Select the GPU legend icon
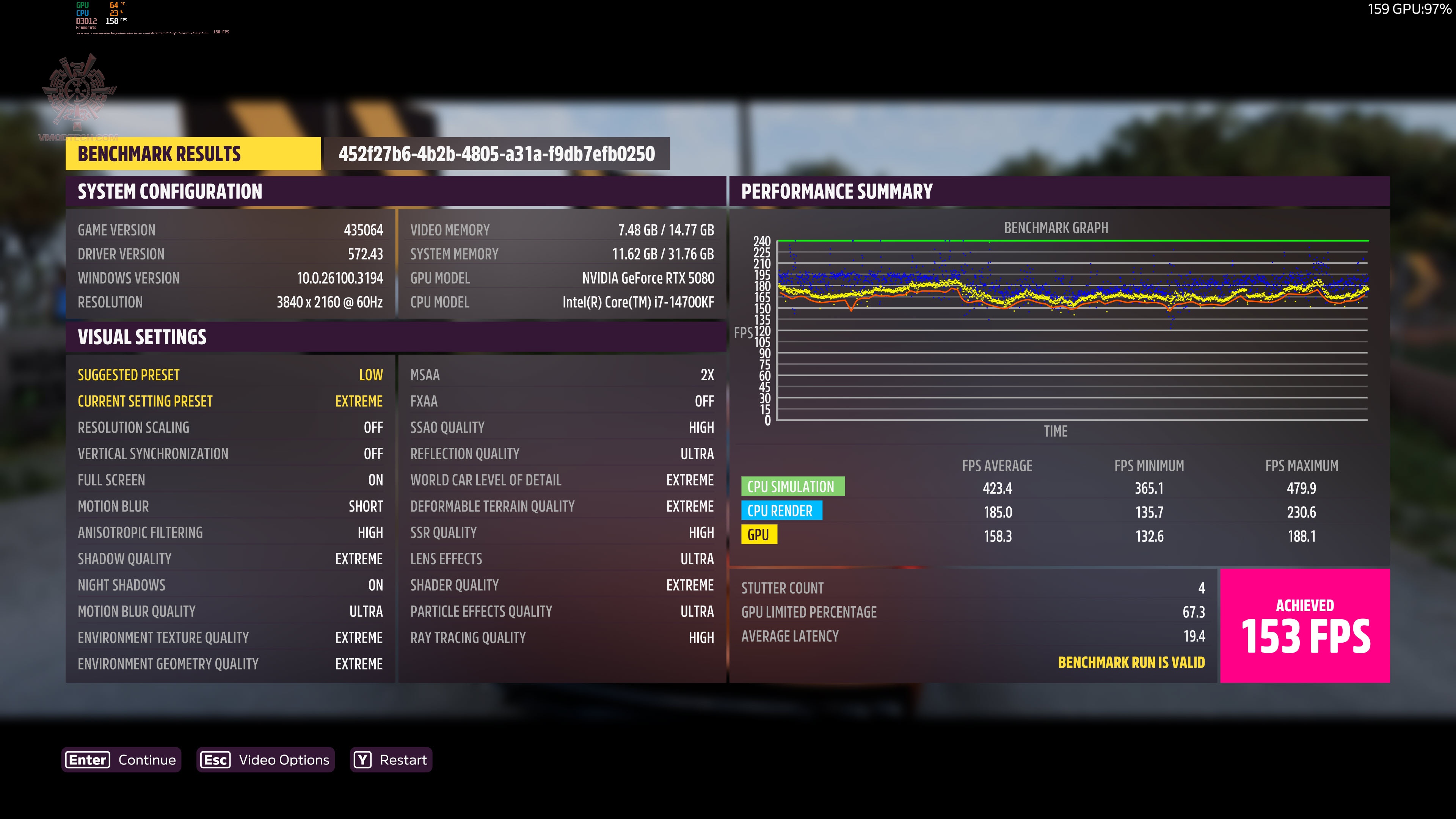Image resolution: width=1456 pixels, height=819 pixels. [759, 534]
